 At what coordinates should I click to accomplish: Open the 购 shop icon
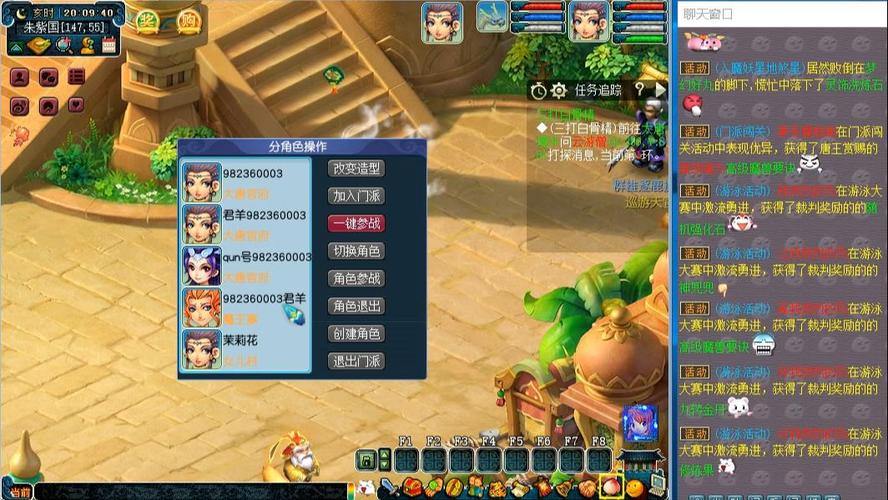click(188, 19)
